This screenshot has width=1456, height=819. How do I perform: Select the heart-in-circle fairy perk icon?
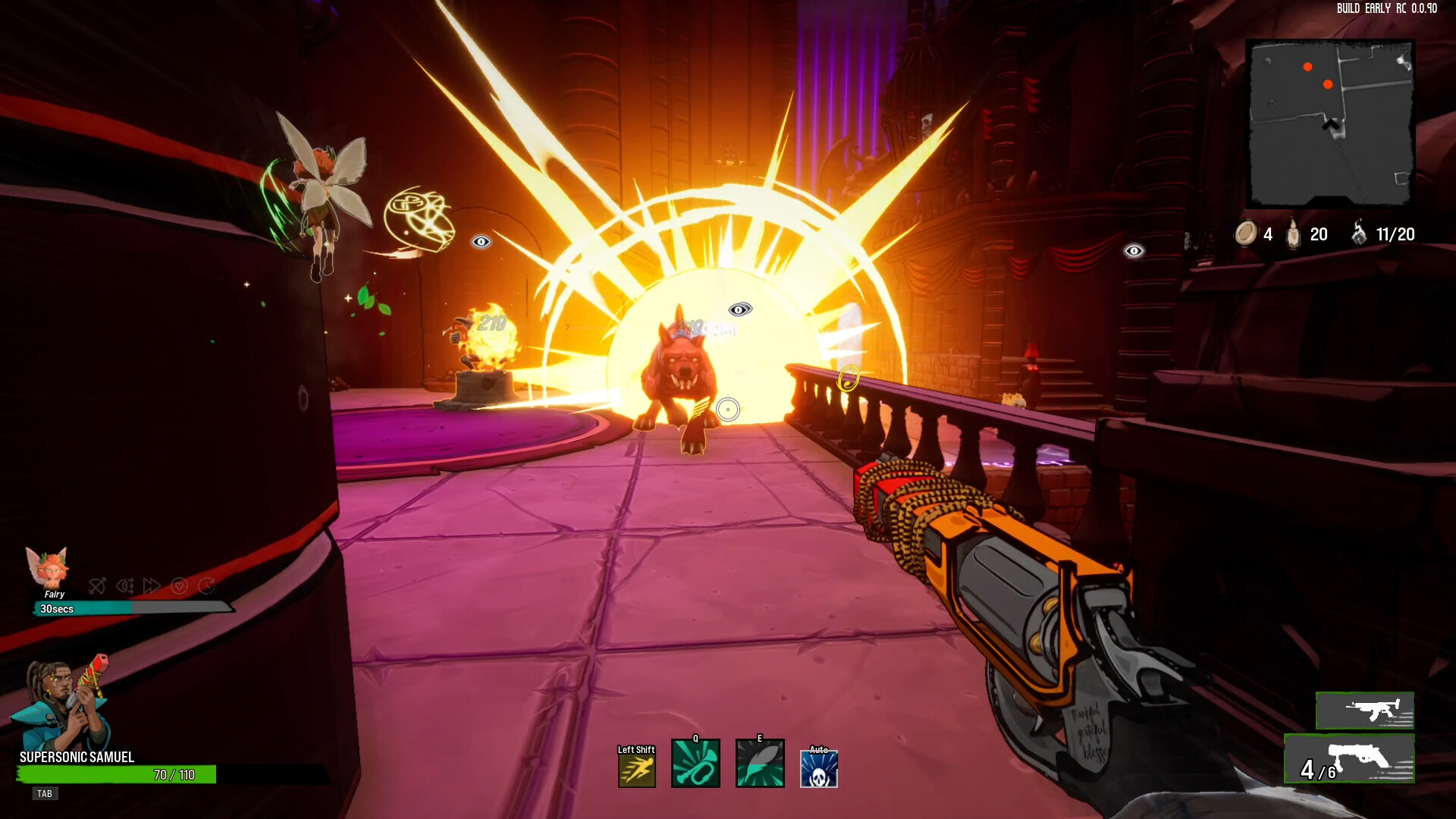[179, 585]
